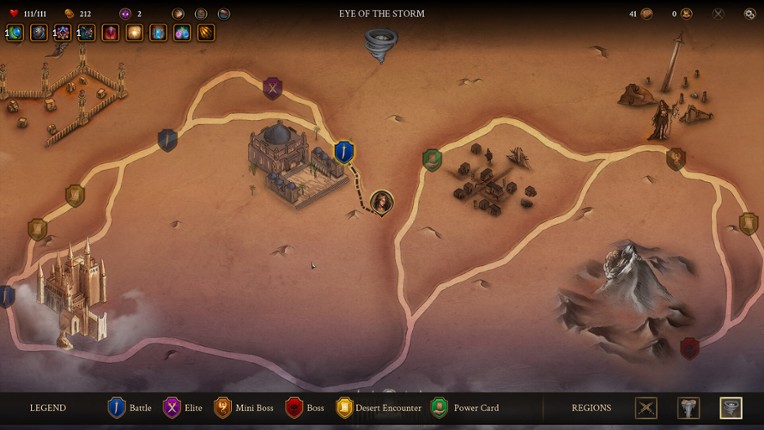Select the red gem relic icon
This screenshot has width=764, height=430.
(110, 33)
